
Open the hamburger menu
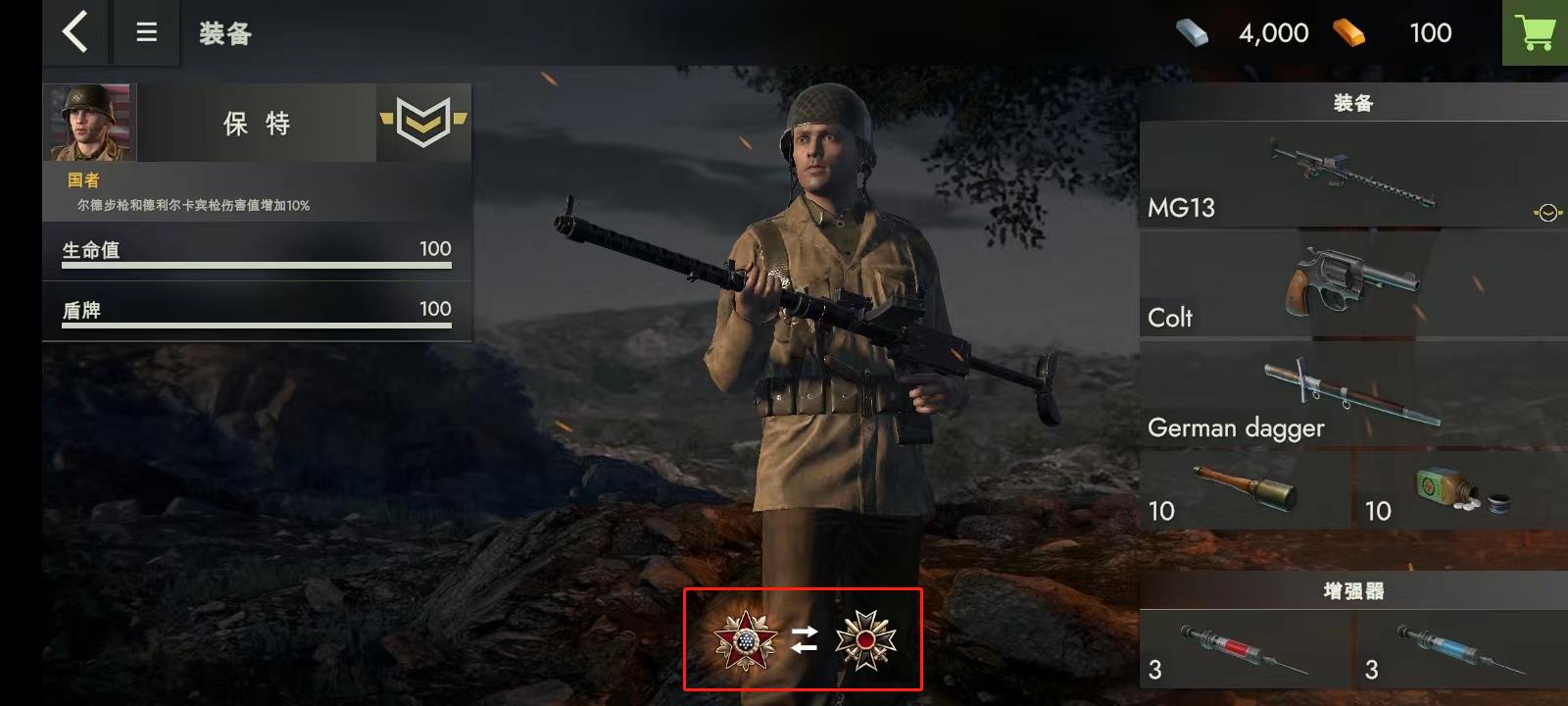tap(146, 31)
